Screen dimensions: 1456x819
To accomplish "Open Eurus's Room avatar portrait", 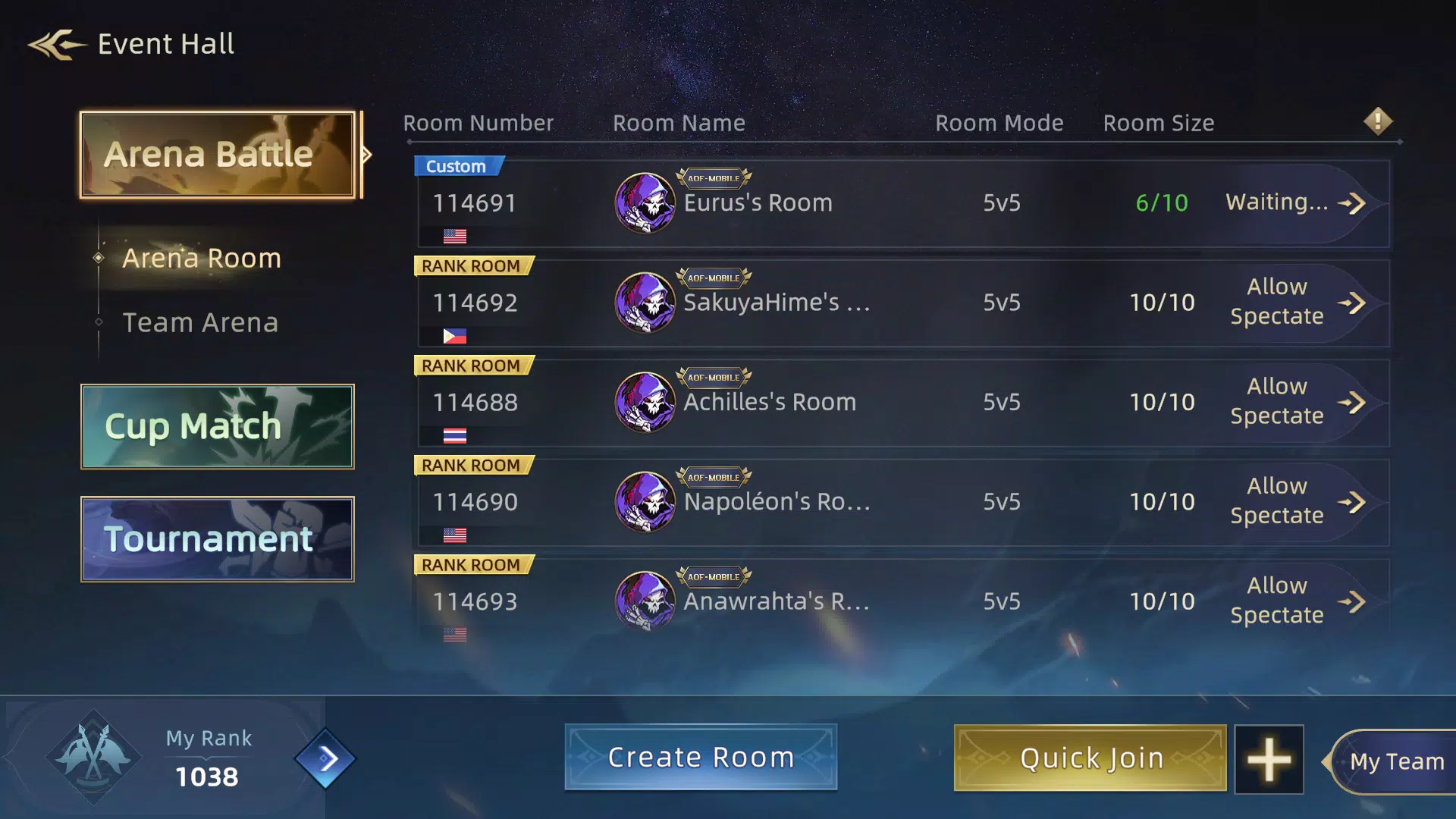I will pos(644,202).
